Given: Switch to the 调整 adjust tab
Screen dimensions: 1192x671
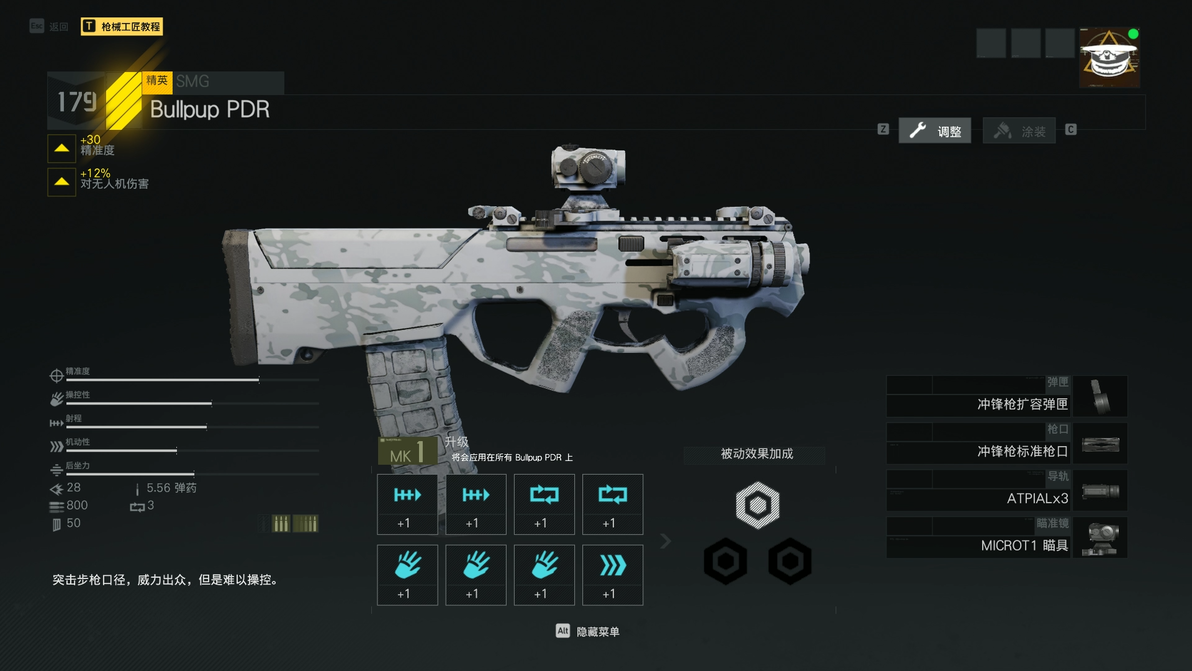Looking at the screenshot, I should [x=935, y=131].
